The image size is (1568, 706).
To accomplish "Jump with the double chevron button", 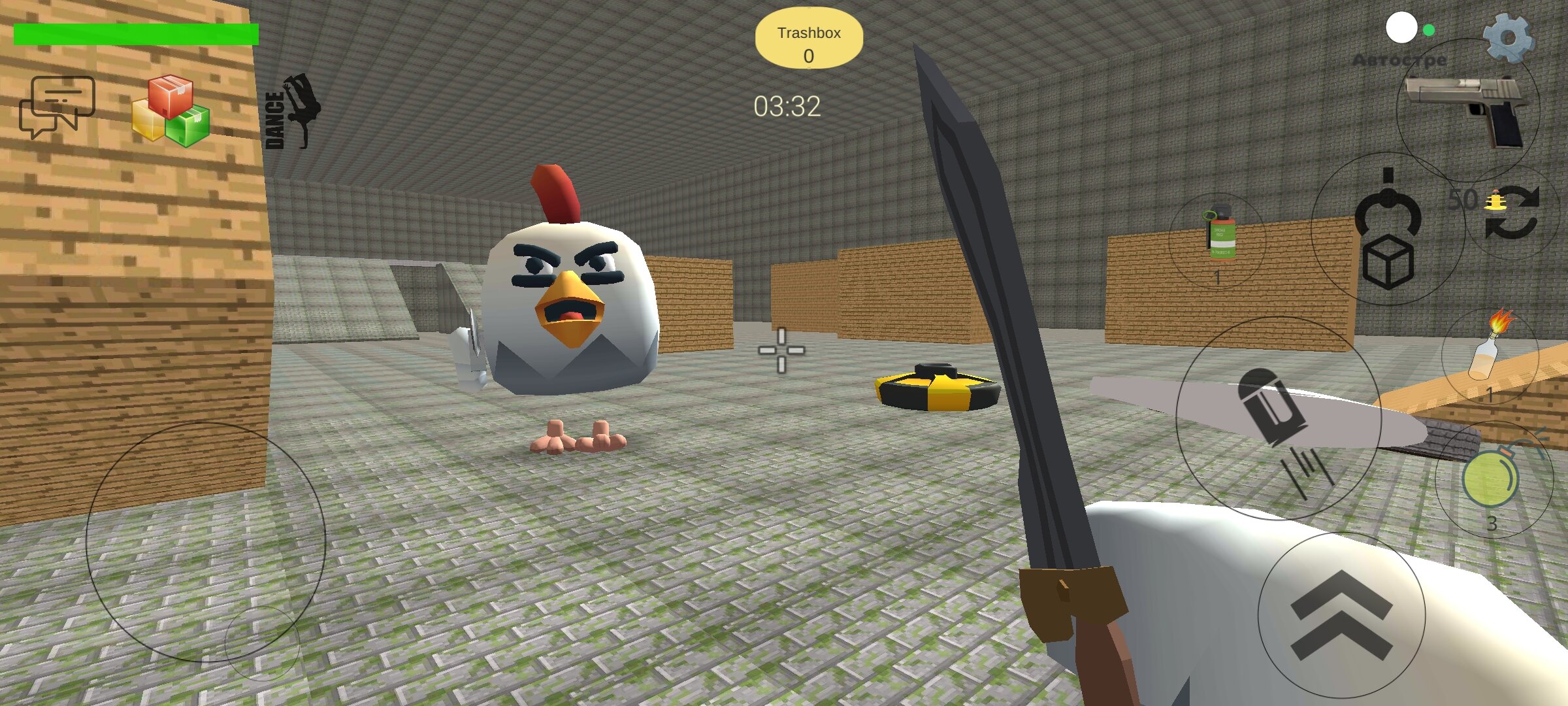I will point(1341,614).
